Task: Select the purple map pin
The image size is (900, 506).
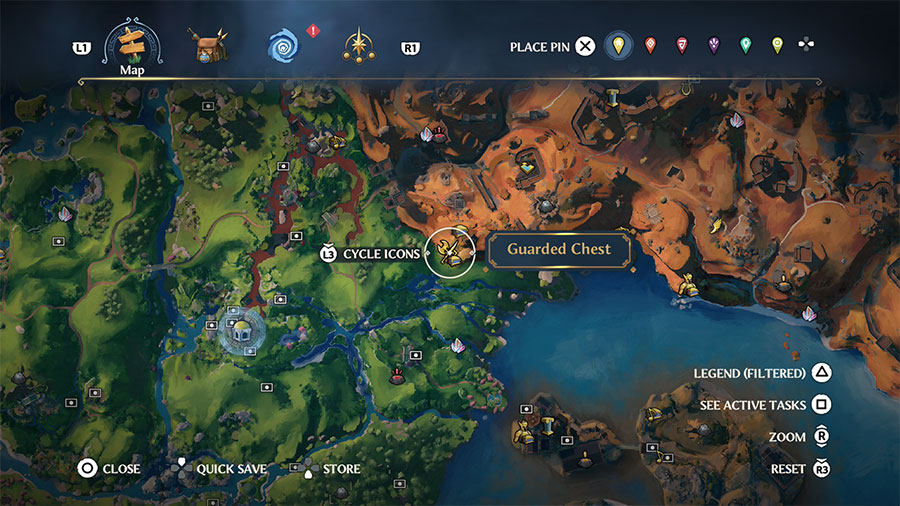Action: [x=713, y=45]
